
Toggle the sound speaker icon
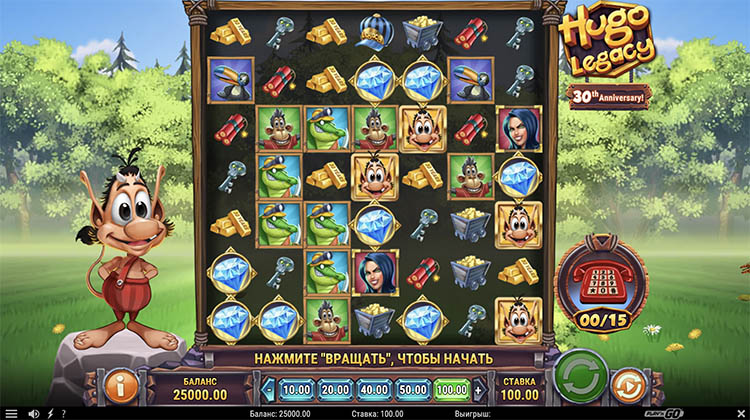pos(32,413)
